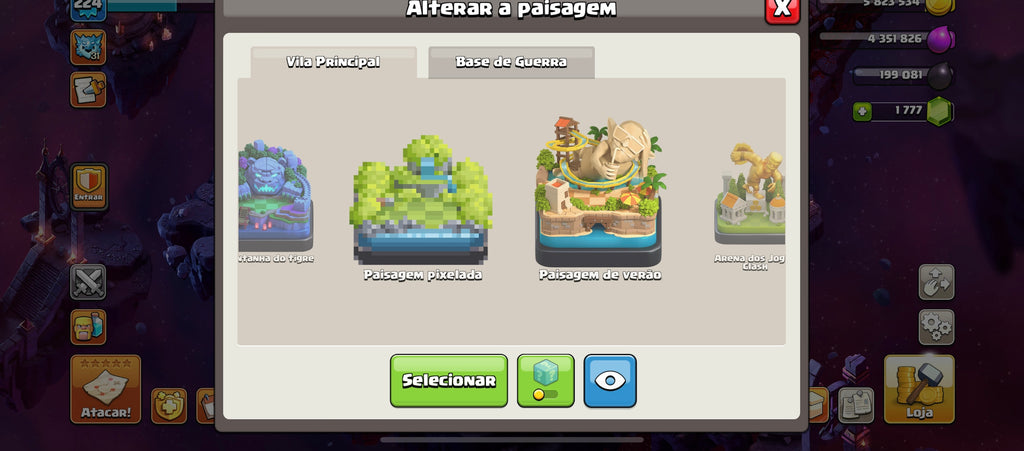Click the crossed swords icon
Viewport: 1024px width, 451px height.
(88, 282)
